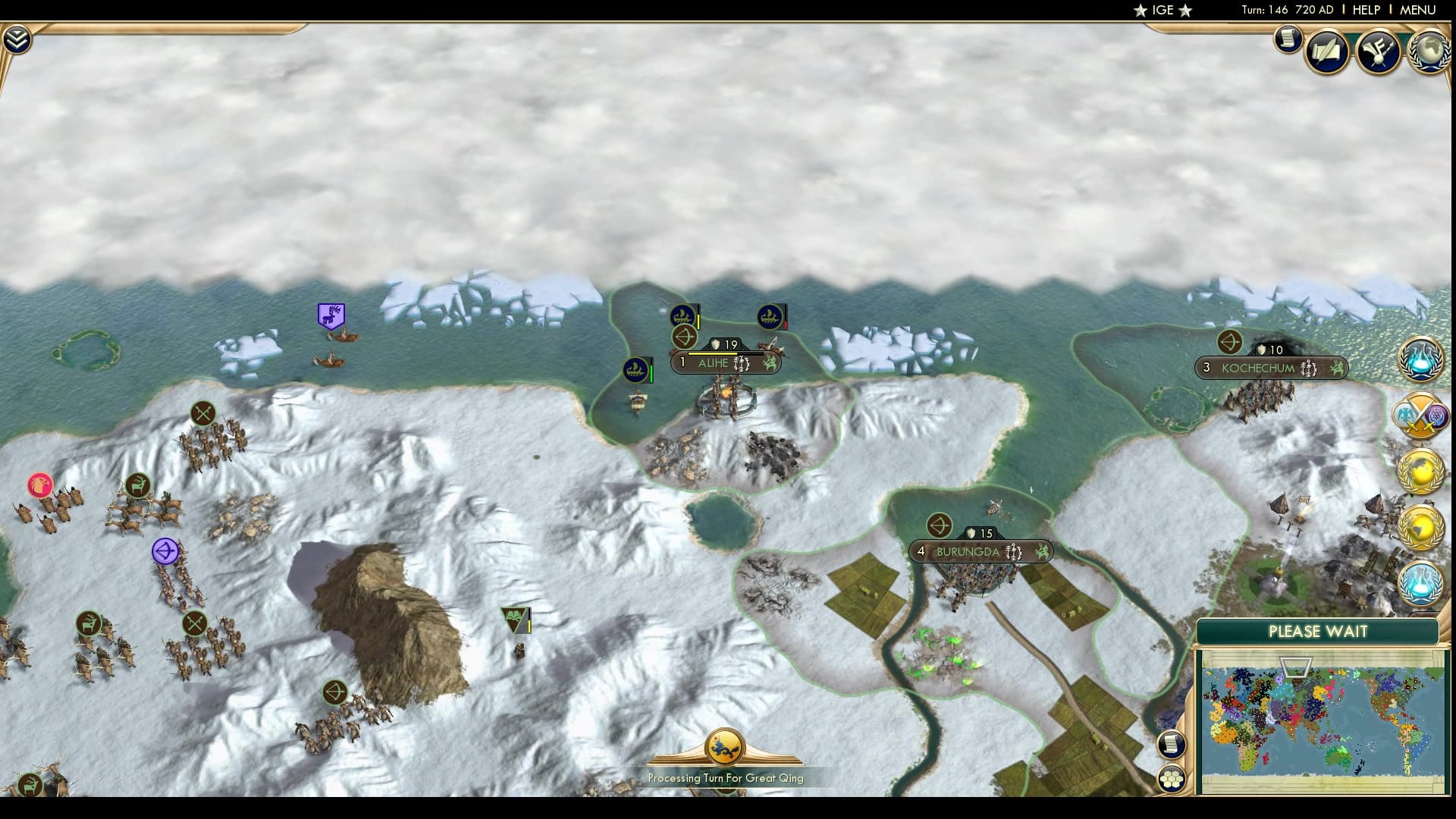The height and width of the screenshot is (819, 1456).
Task: Open the crossed swords war notification
Action: [x=1420, y=416]
